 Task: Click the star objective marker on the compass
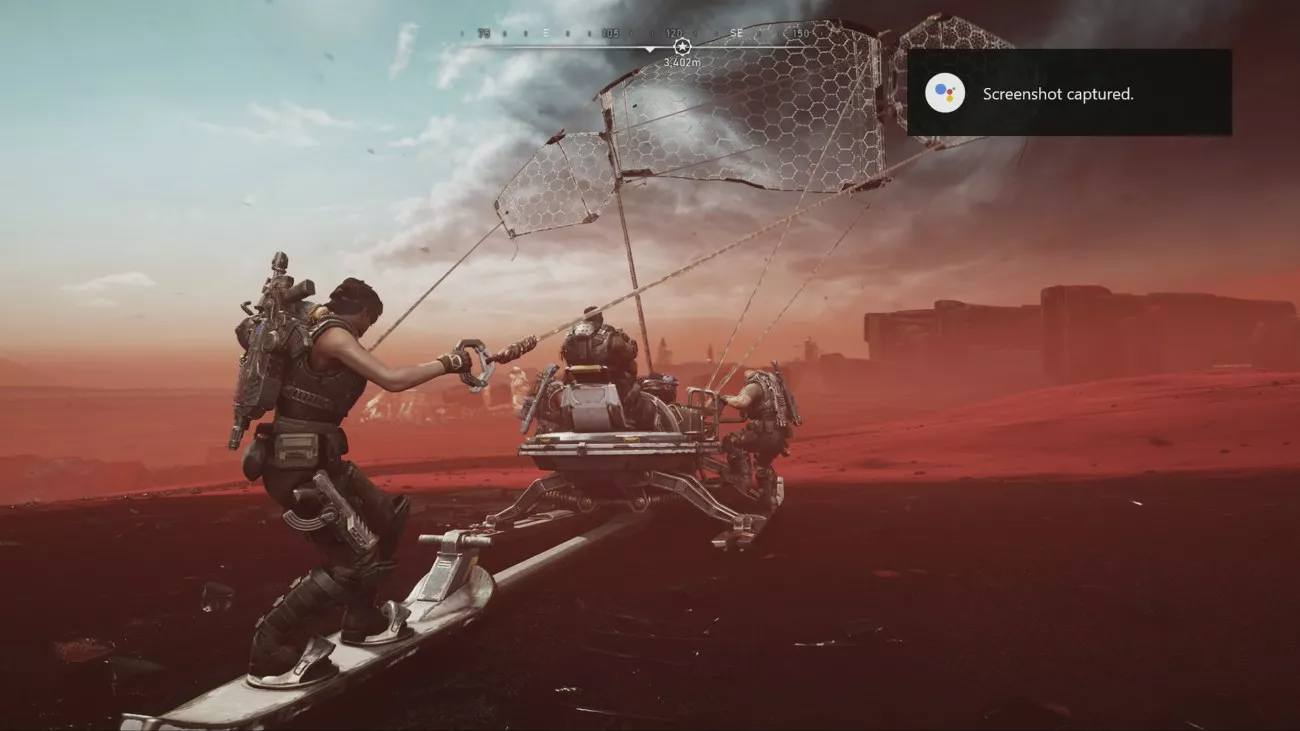pos(682,47)
